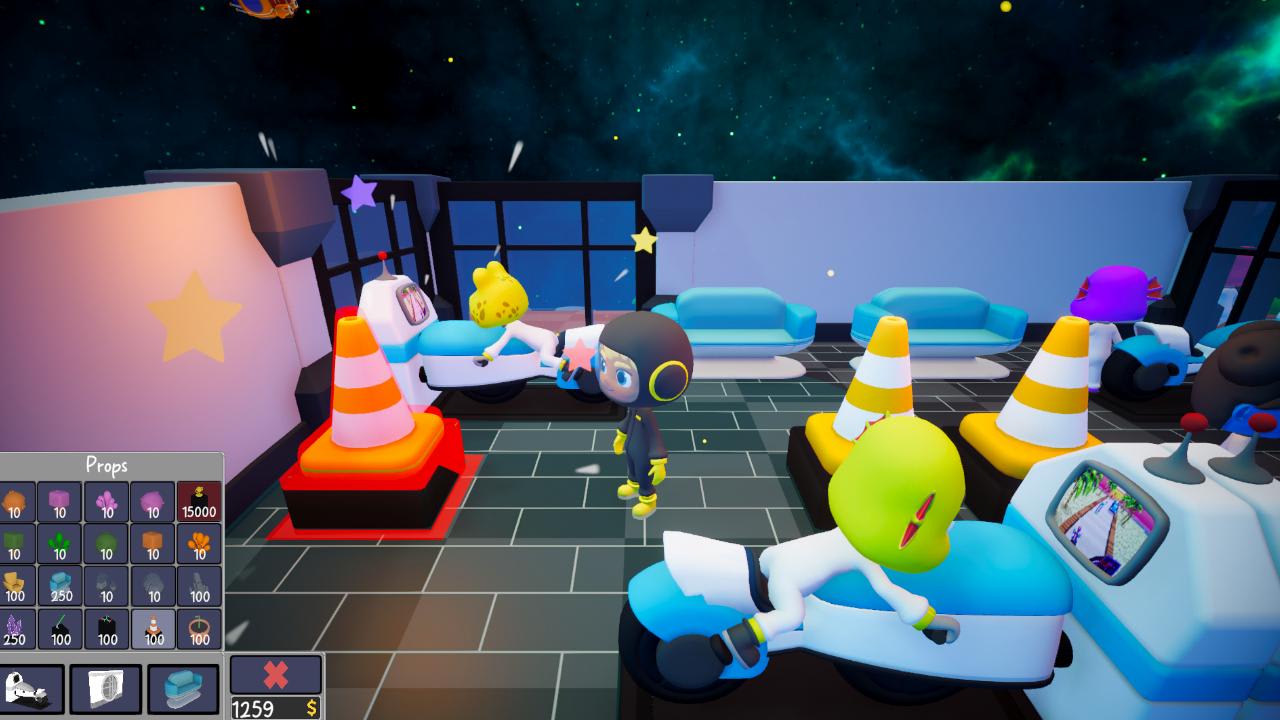This screenshot has width=1280, height=720.
Task: Select the 15000 trophy prop
Action: click(198, 498)
